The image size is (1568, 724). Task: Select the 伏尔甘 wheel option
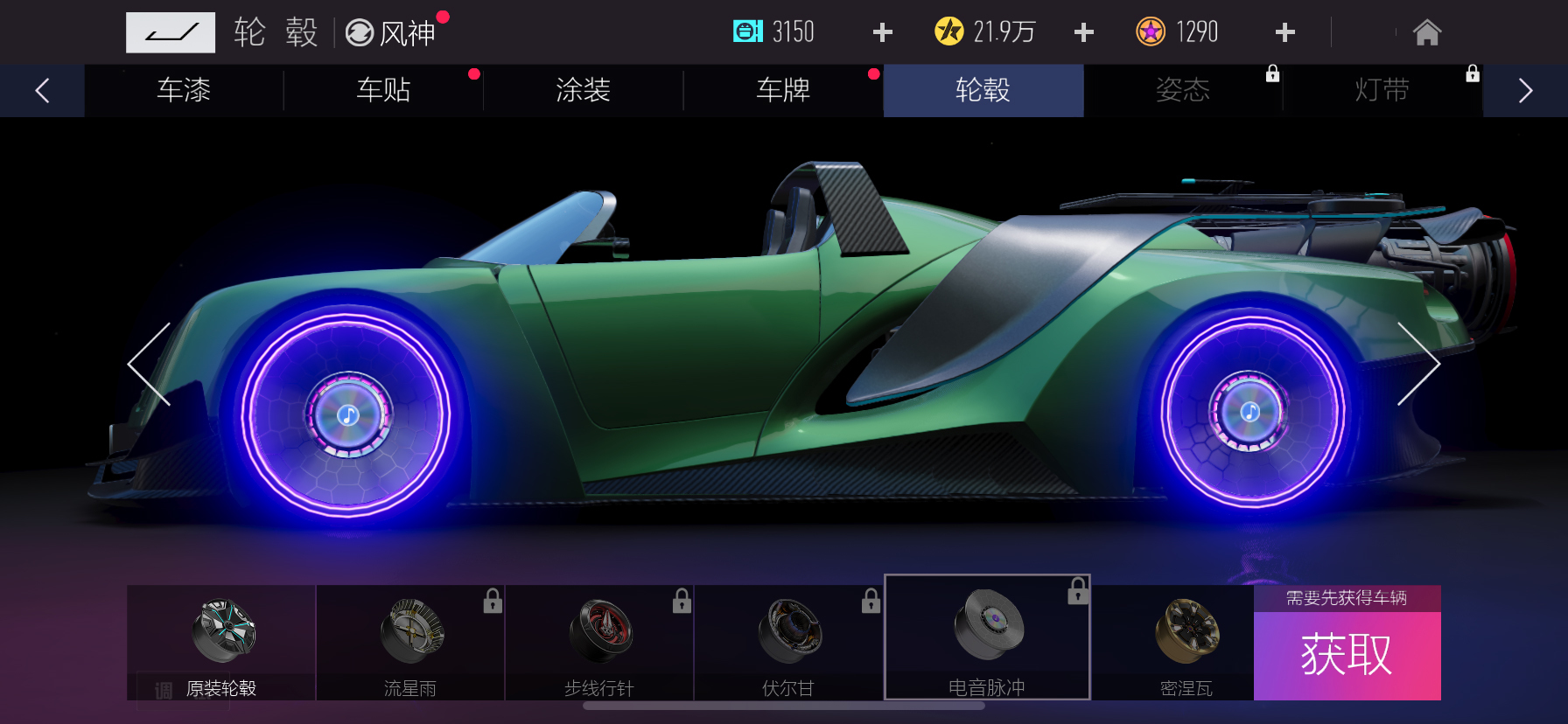[788, 643]
